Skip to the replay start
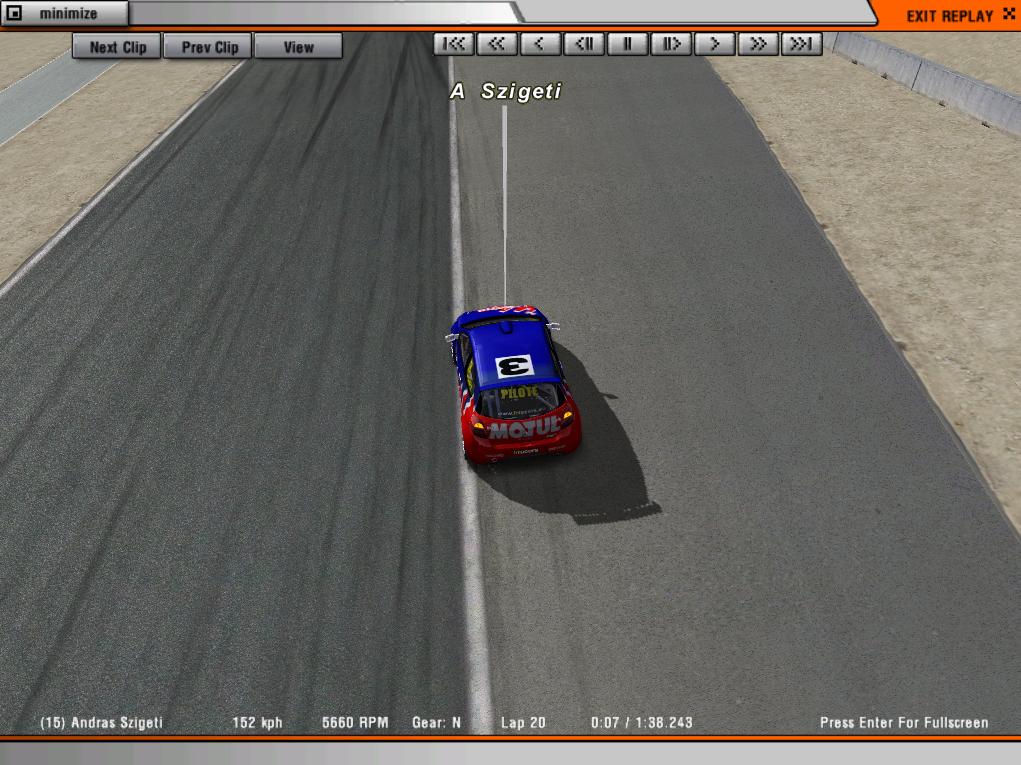The height and width of the screenshot is (765, 1021). tap(454, 44)
